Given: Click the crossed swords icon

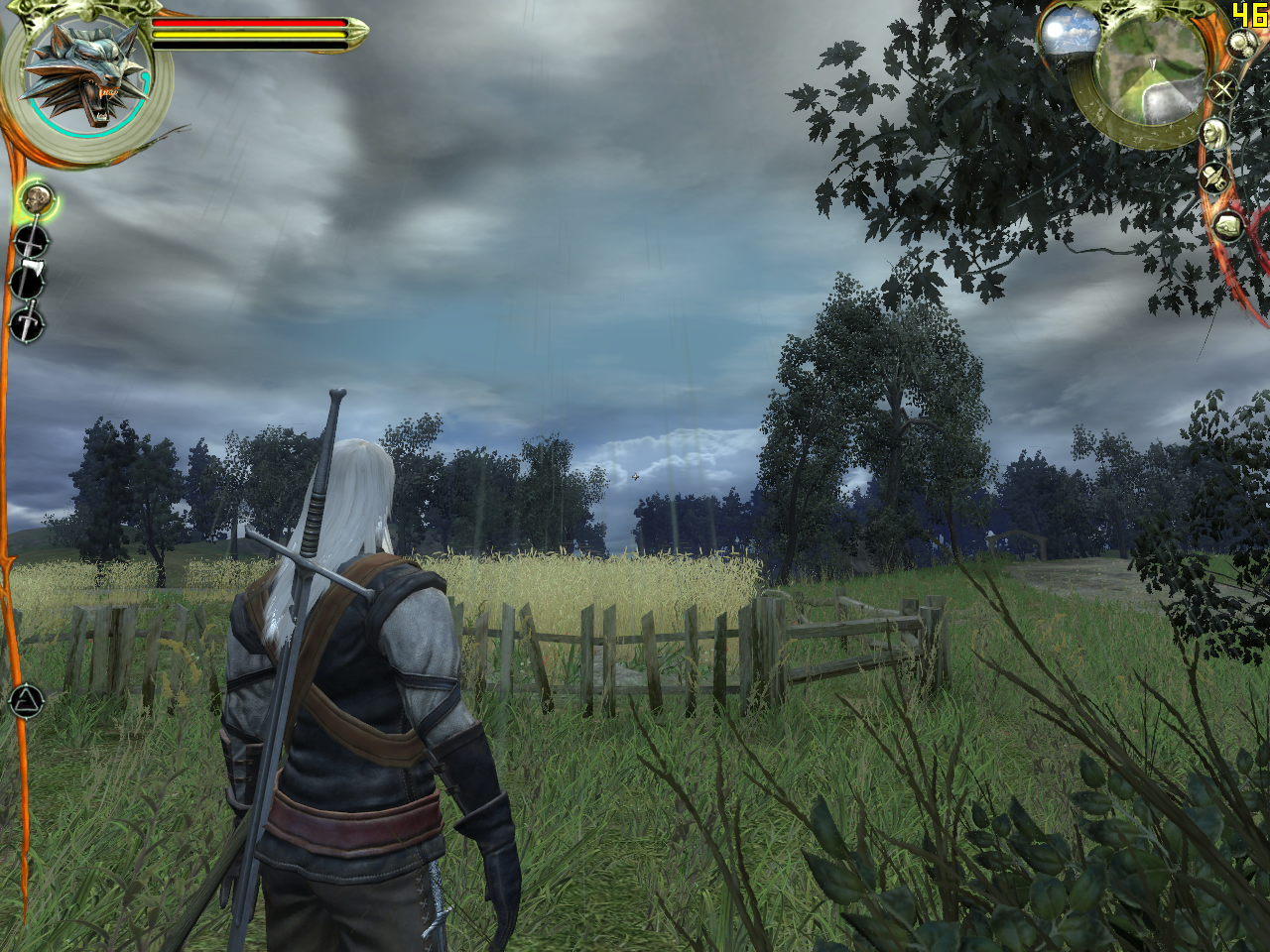Looking at the screenshot, I should (1222, 90).
